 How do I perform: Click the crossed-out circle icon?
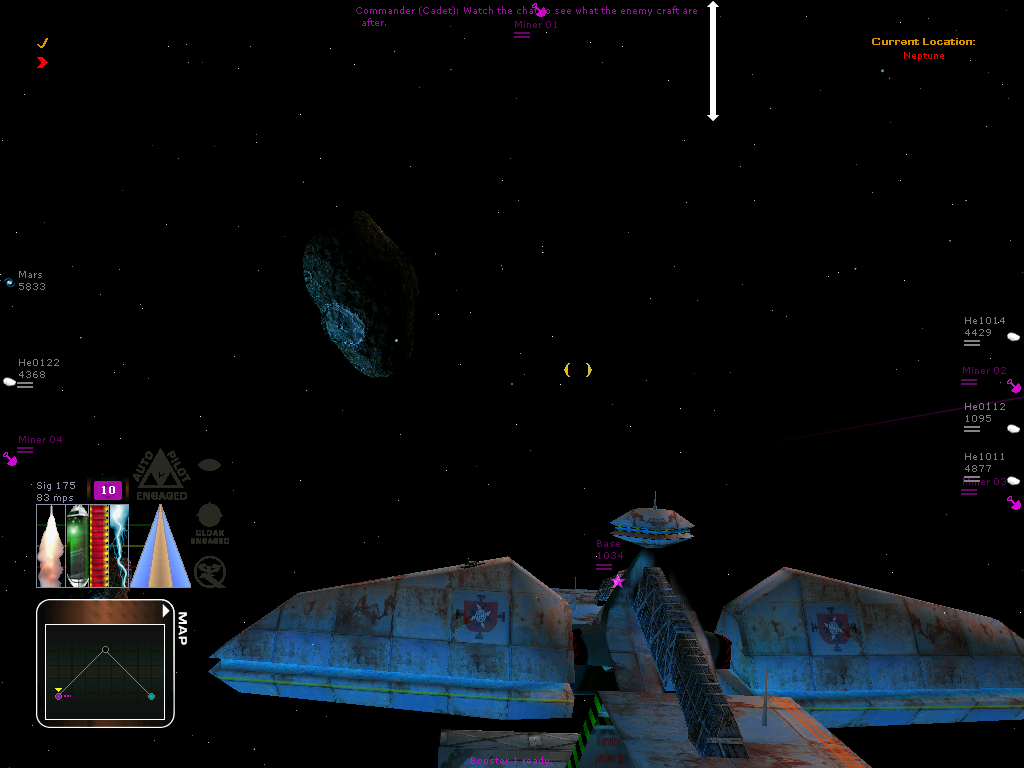click(210, 572)
